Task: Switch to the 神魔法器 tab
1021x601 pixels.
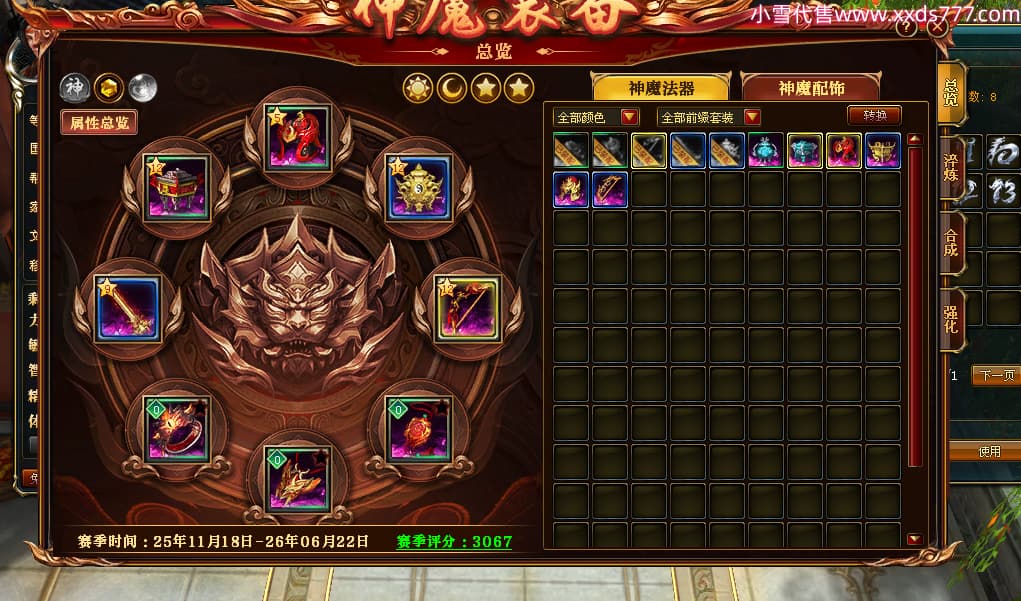Action: [x=661, y=88]
